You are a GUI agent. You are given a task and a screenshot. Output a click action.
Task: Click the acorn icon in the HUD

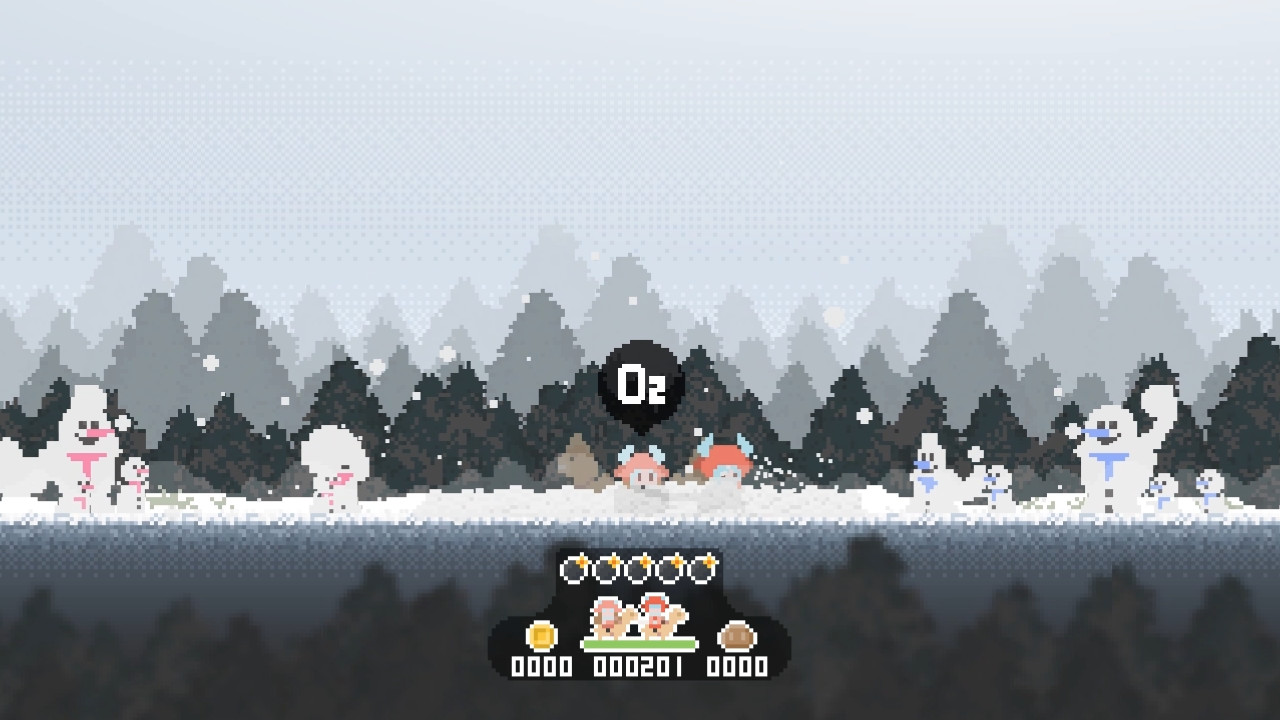click(736, 637)
